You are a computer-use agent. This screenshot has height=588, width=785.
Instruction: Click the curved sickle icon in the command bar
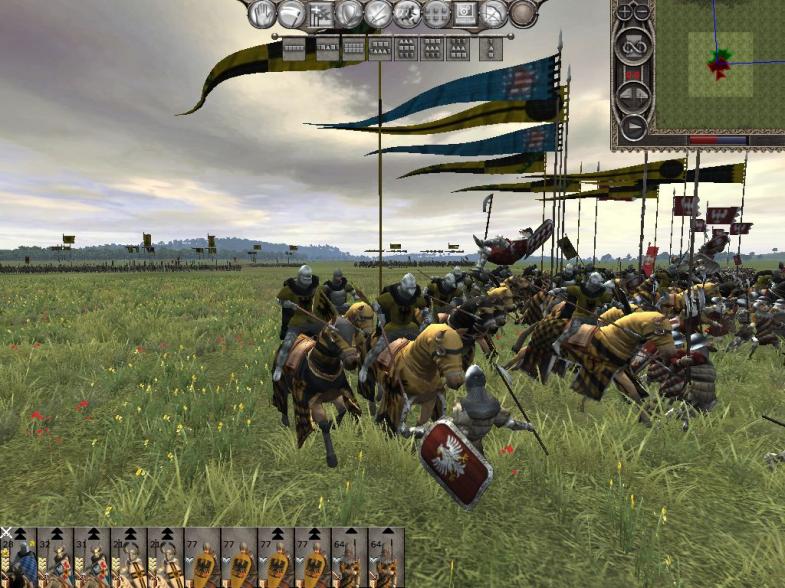pos(291,13)
